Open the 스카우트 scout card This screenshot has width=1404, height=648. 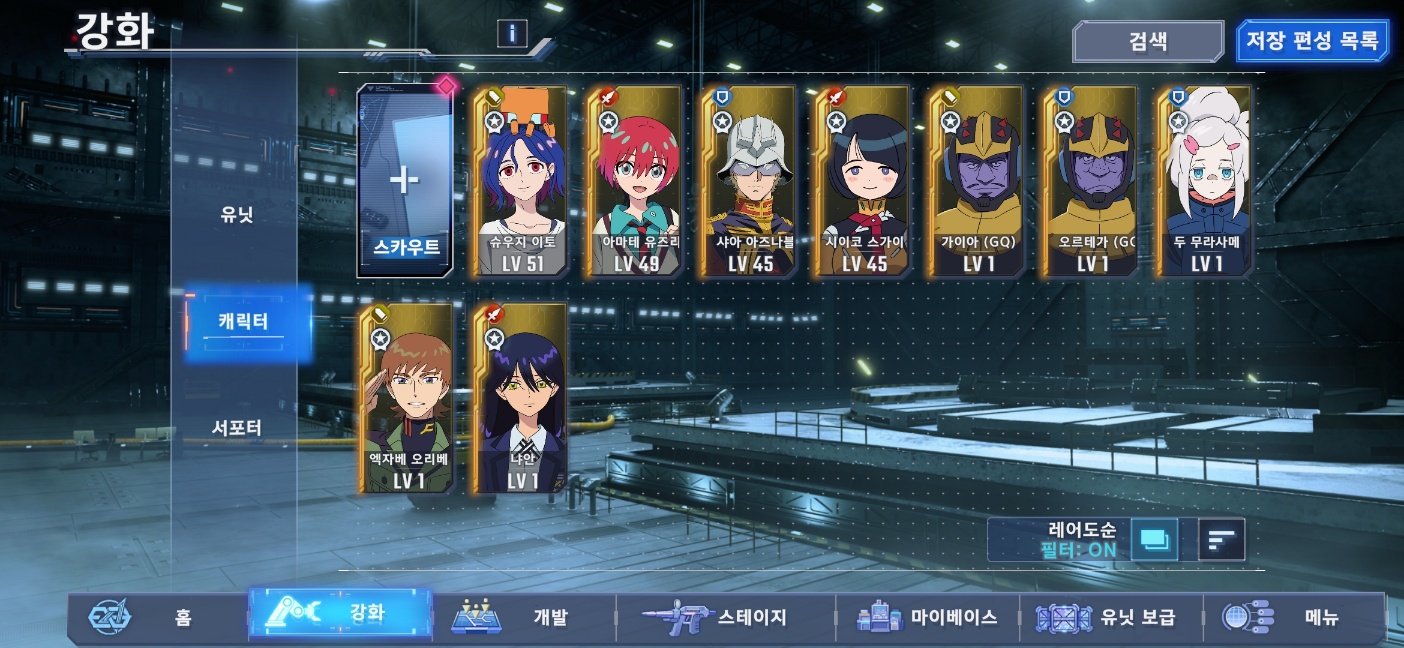tap(404, 181)
